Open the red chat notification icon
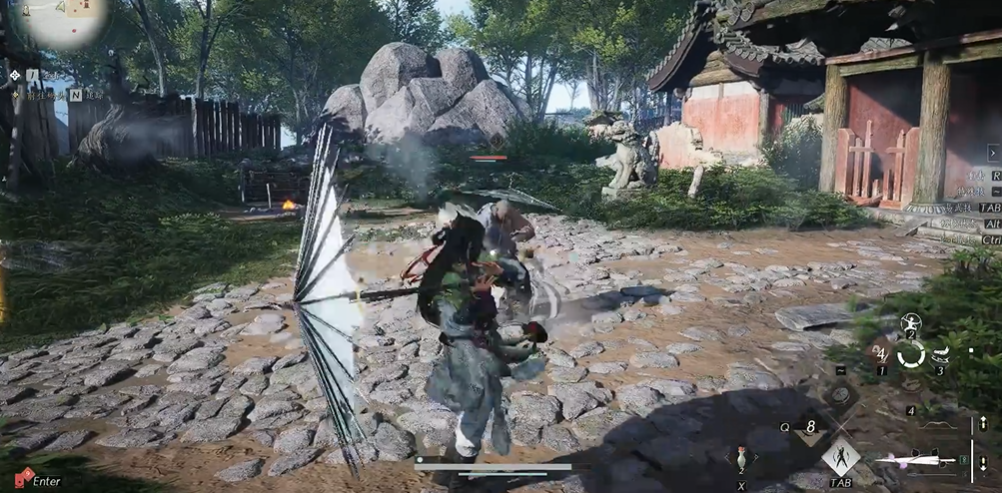This screenshot has height=493, width=1002. tap(23, 478)
